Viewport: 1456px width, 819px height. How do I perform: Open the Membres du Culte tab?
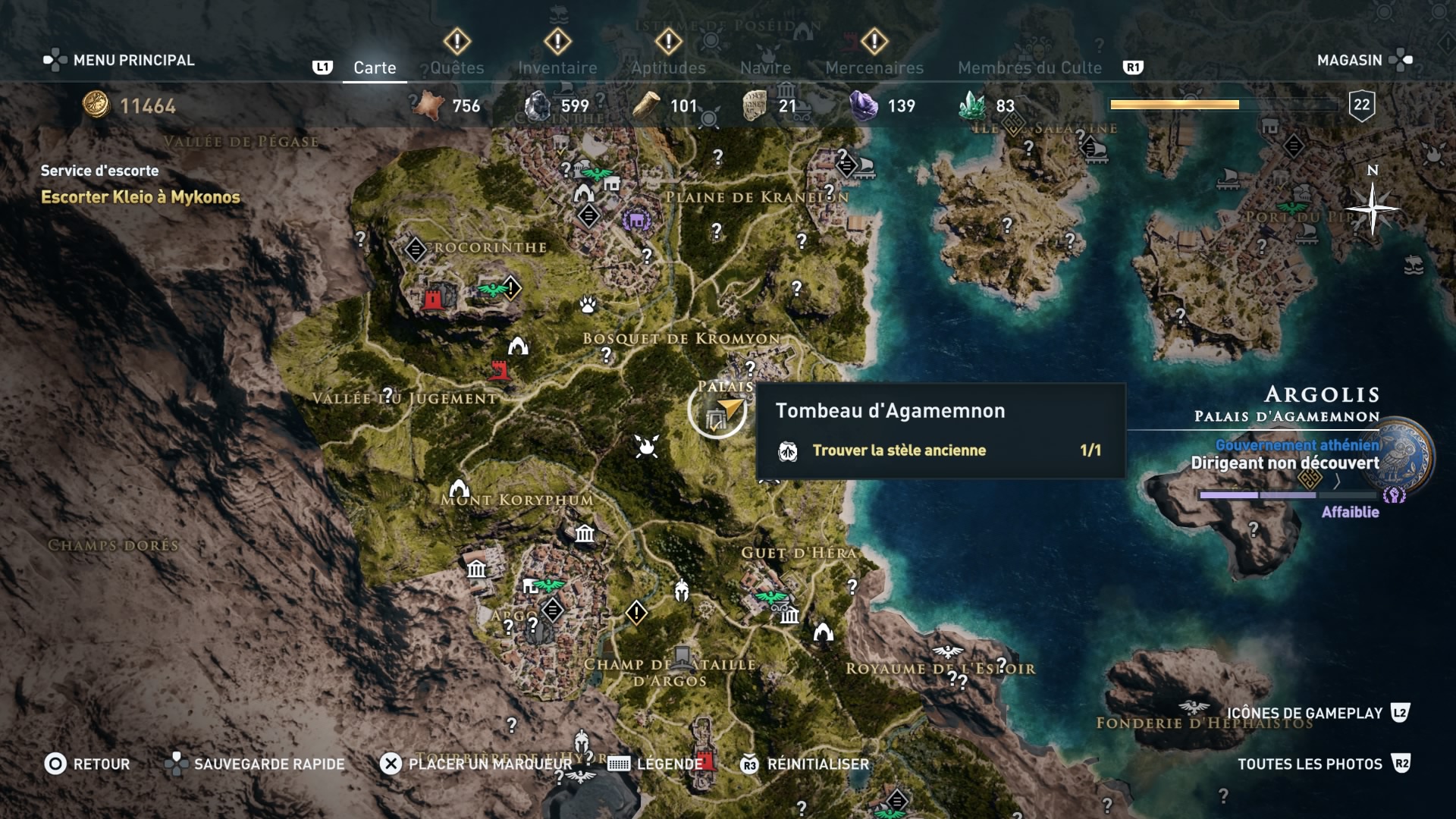(x=1029, y=67)
